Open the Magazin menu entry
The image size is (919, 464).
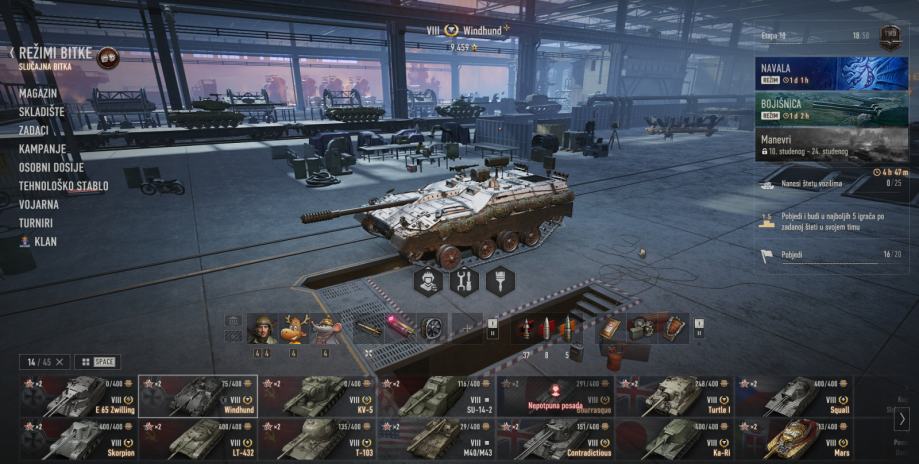coord(37,93)
